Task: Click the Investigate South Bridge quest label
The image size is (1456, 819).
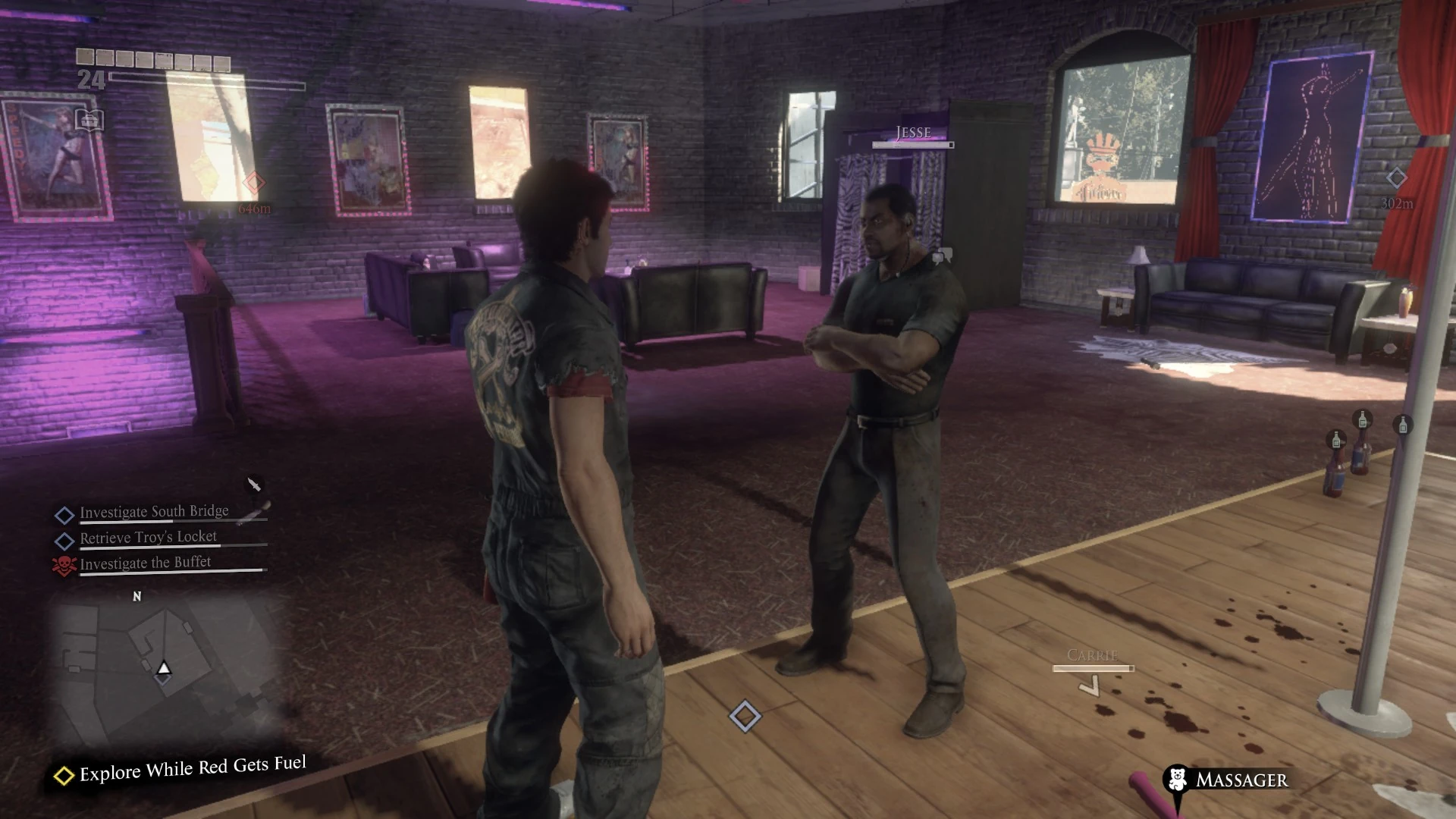Action: point(154,511)
